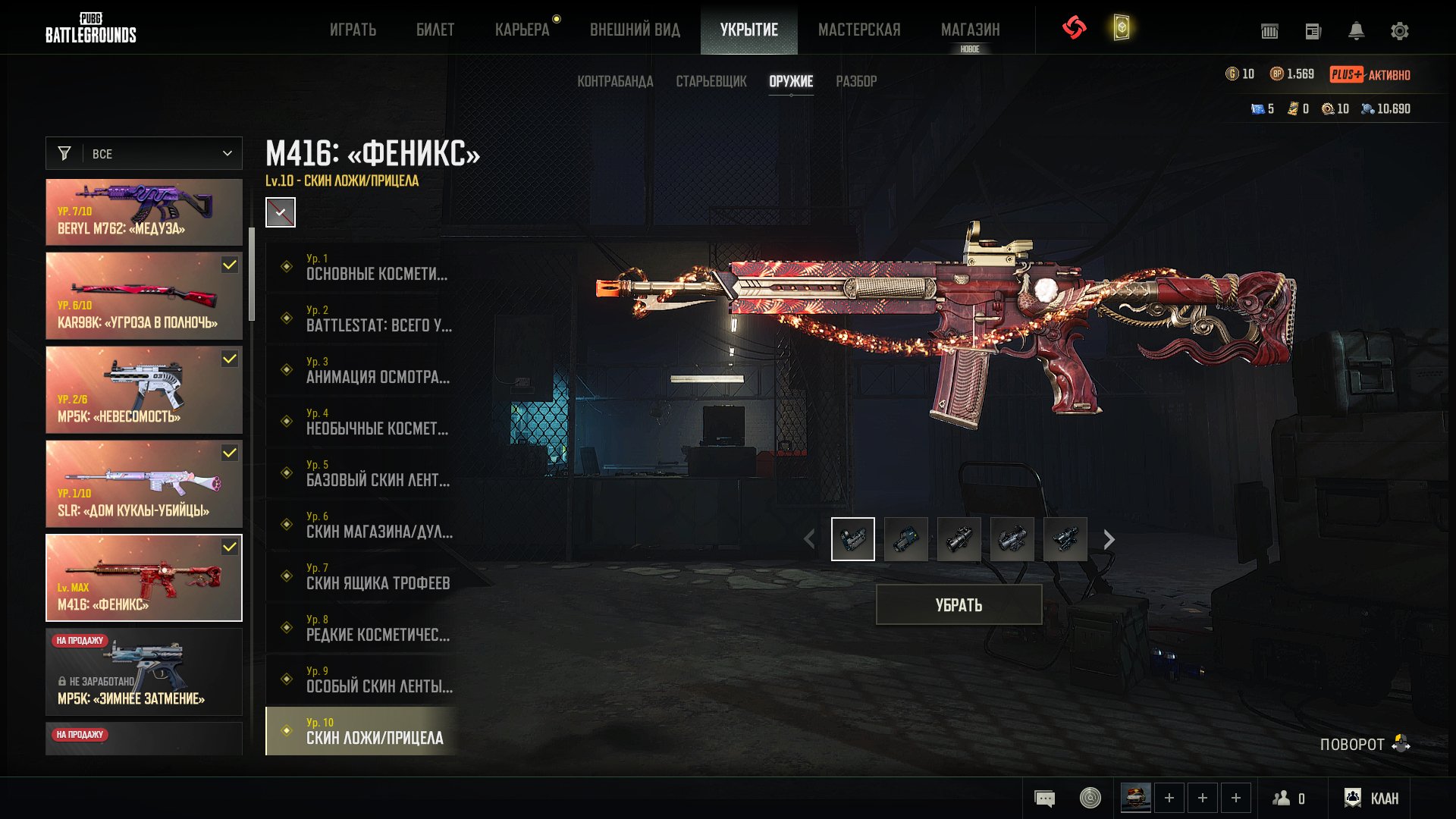Open the СТАРЬЕВЩИК sub-tab

[x=711, y=81]
